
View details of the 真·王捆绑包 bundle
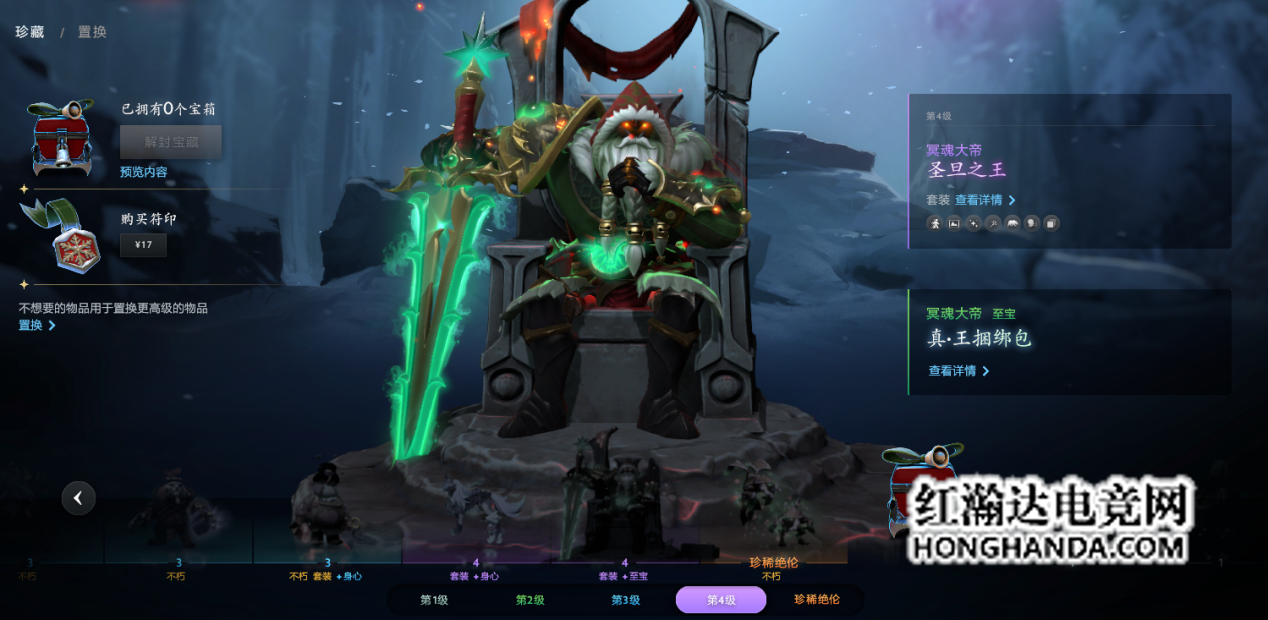[x=958, y=371]
